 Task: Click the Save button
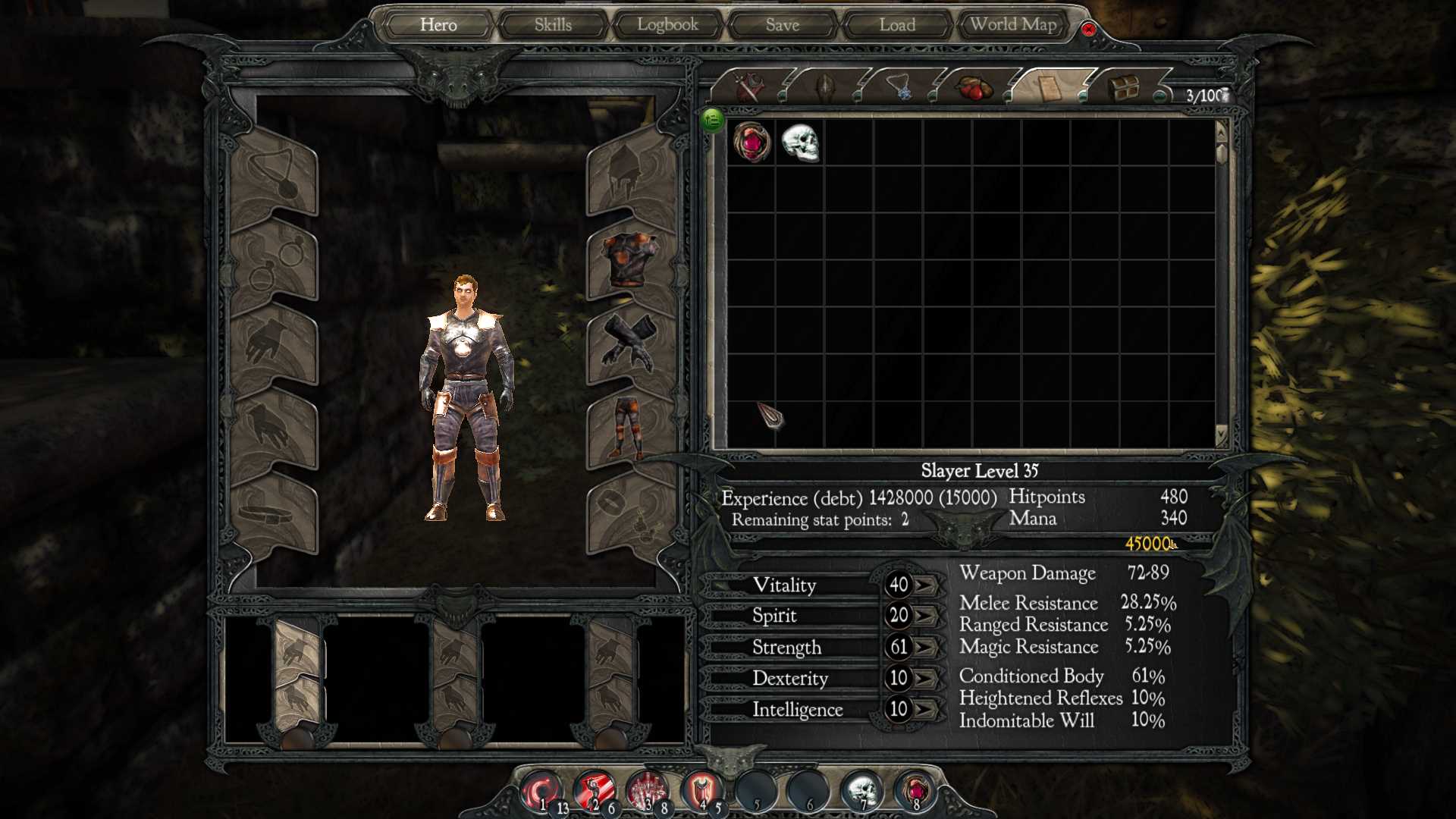click(783, 25)
